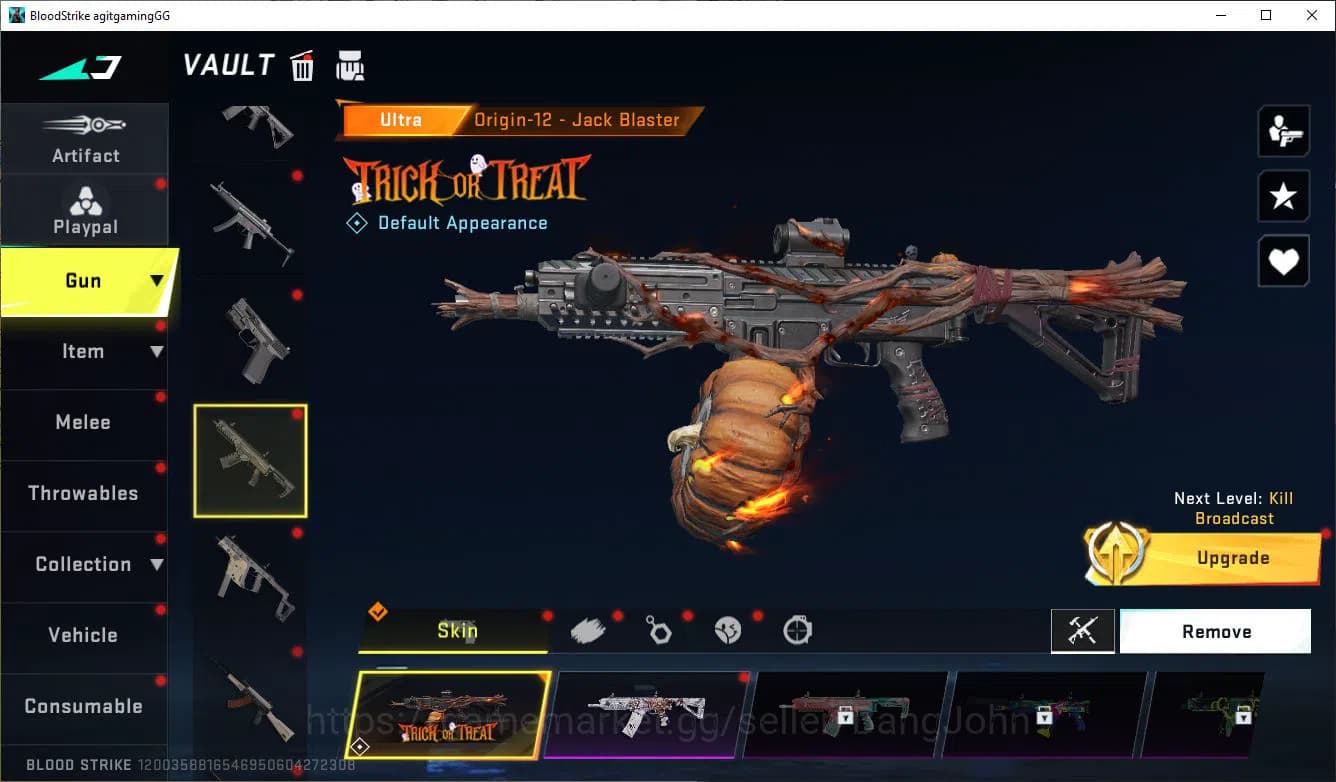This screenshot has height=782, width=1336.
Task: Click the inspect weapon crossed-rifles icon
Action: pos(1083,631)
